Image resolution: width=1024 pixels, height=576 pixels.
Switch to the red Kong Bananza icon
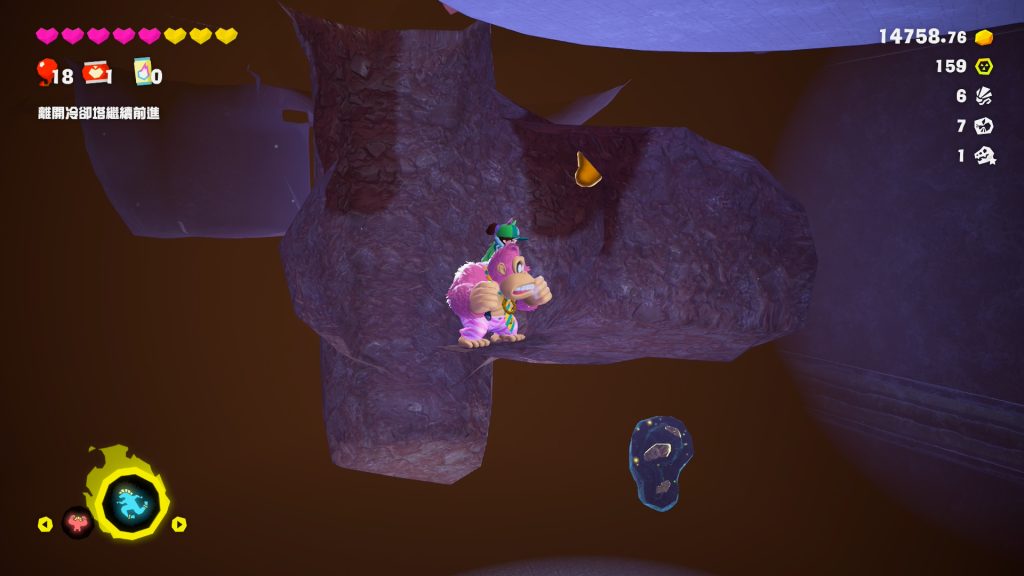click(x=77, y=522)
